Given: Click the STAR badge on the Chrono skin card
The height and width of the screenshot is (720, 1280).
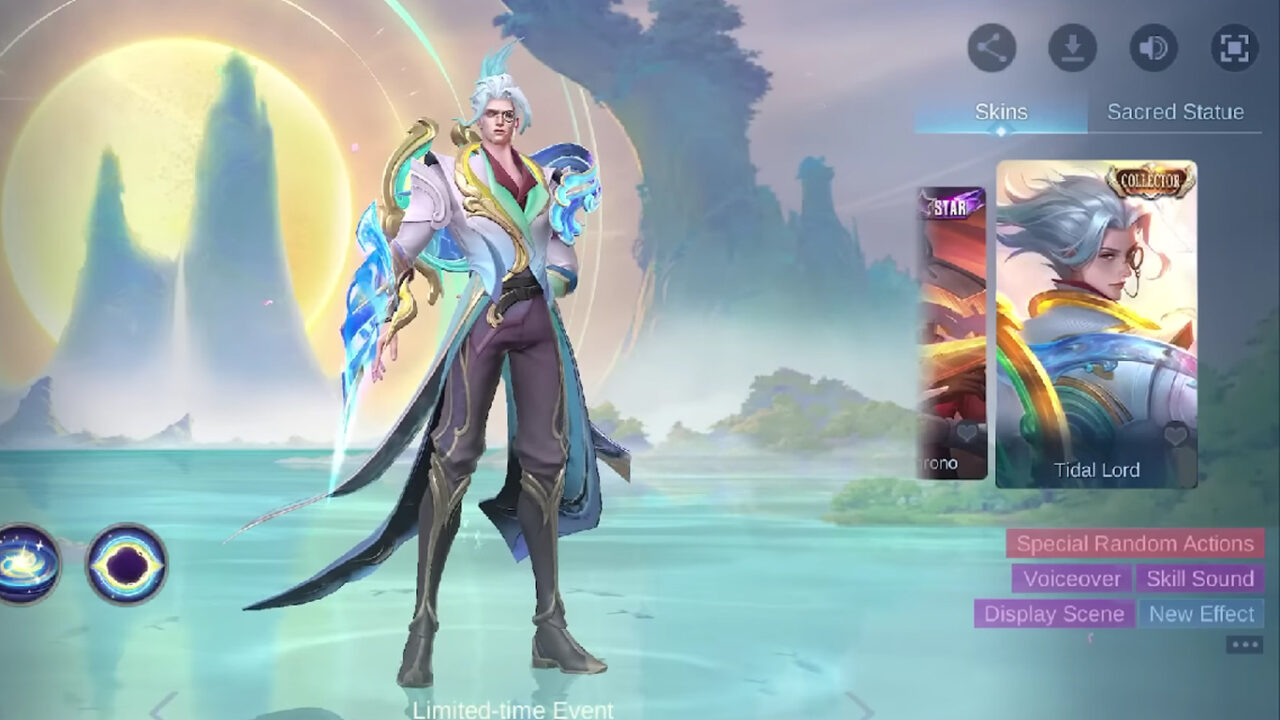Looking at the screenshot, I should pos(950,209).
